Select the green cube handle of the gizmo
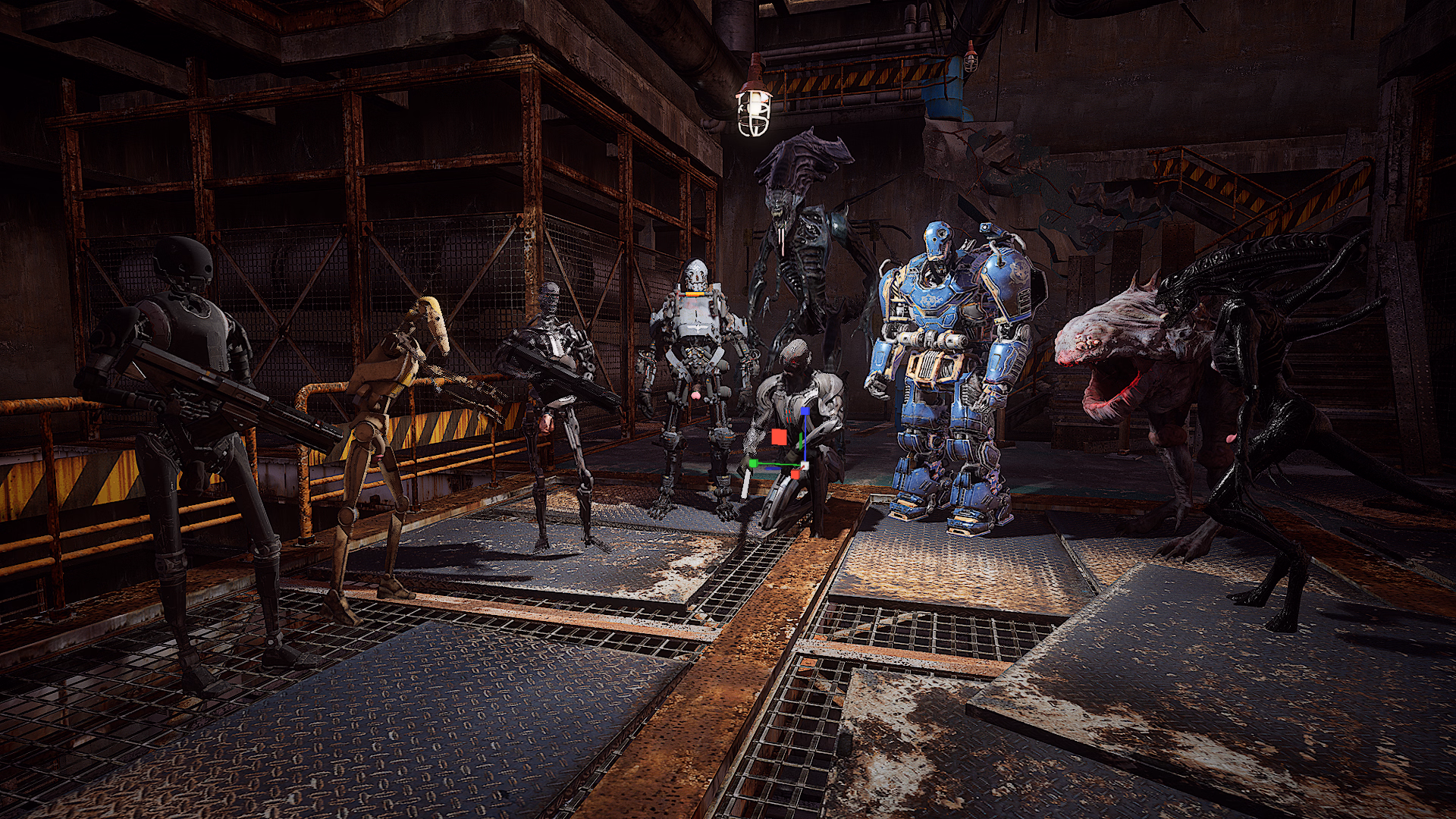This screenshot has height=819, width=1456. click(x=752, y=463)
